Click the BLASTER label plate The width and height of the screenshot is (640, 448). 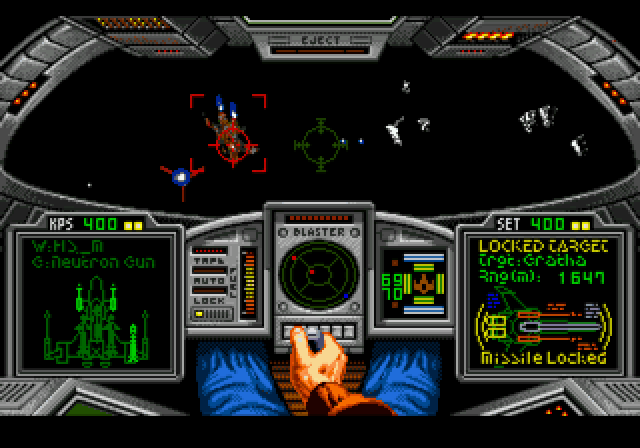[x=320, y=231]
